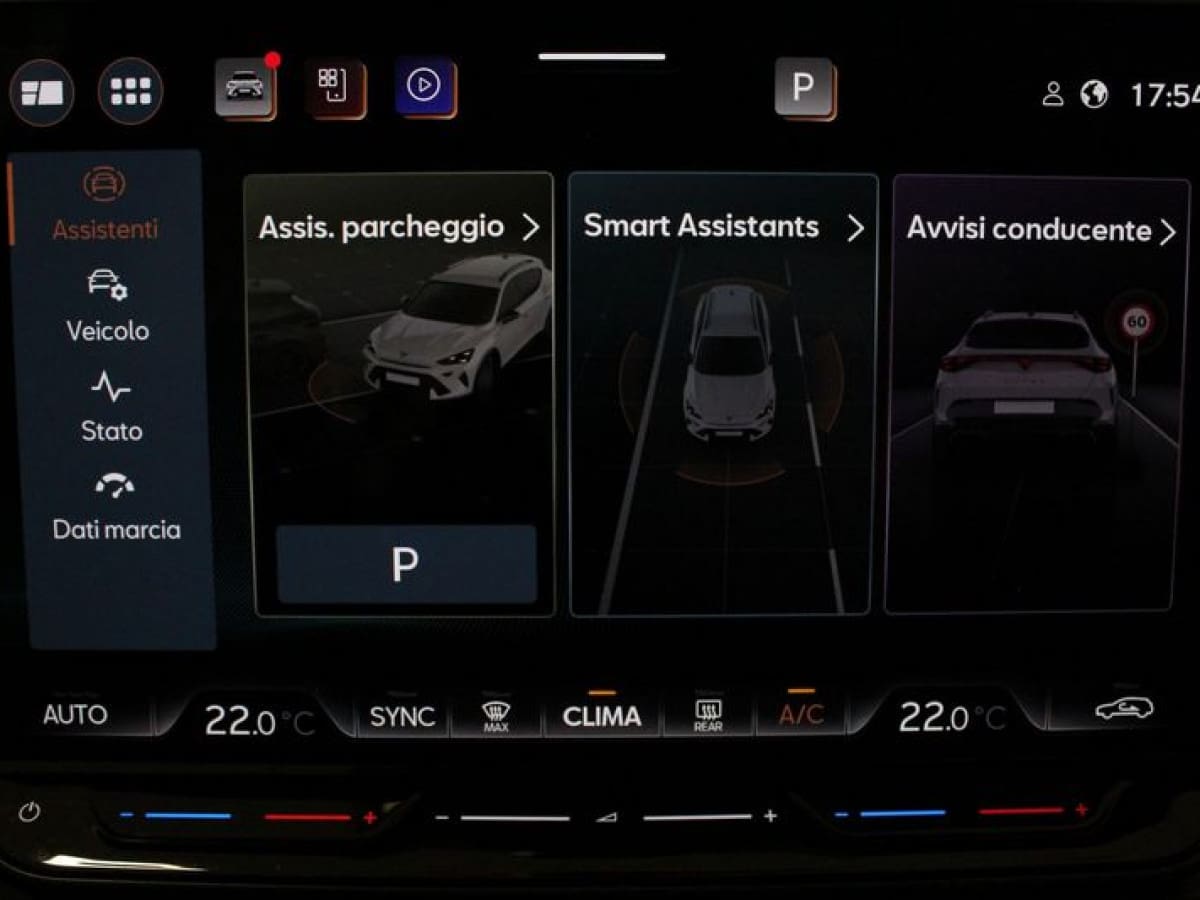Open the user profile icon
The width and height of the screenshot is (1200, 900).
[1052, 94]
